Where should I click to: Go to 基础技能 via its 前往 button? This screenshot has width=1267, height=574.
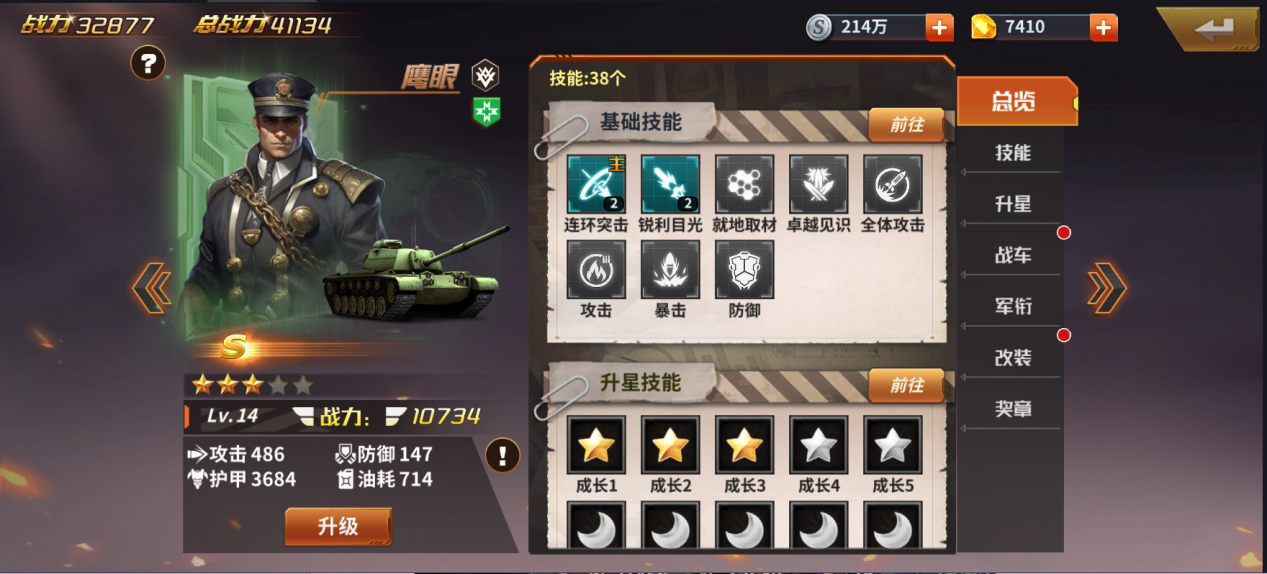(906, 125)
